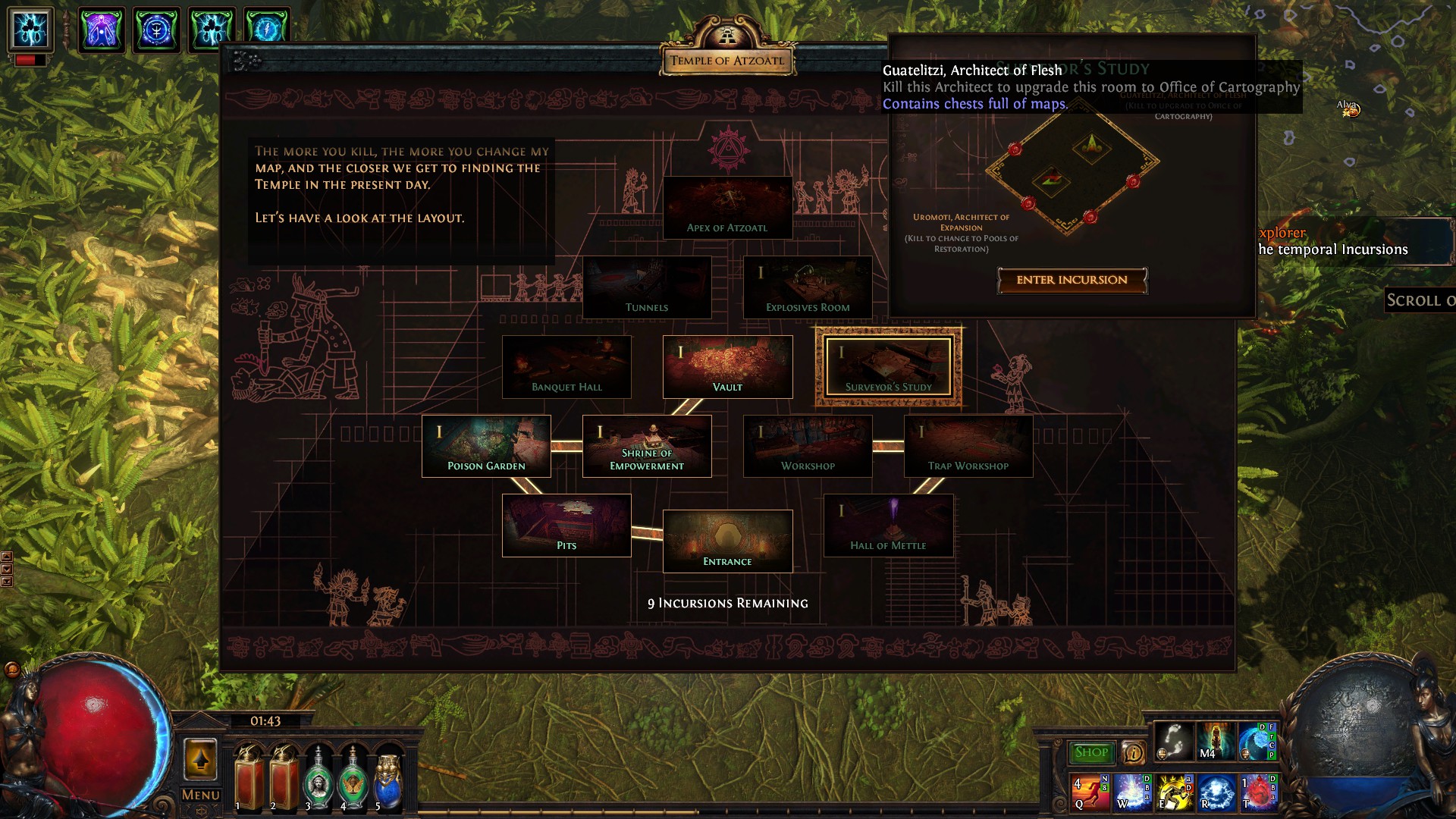
Task: Select the Workshop room tile
Action: click(x=808, y=446)
